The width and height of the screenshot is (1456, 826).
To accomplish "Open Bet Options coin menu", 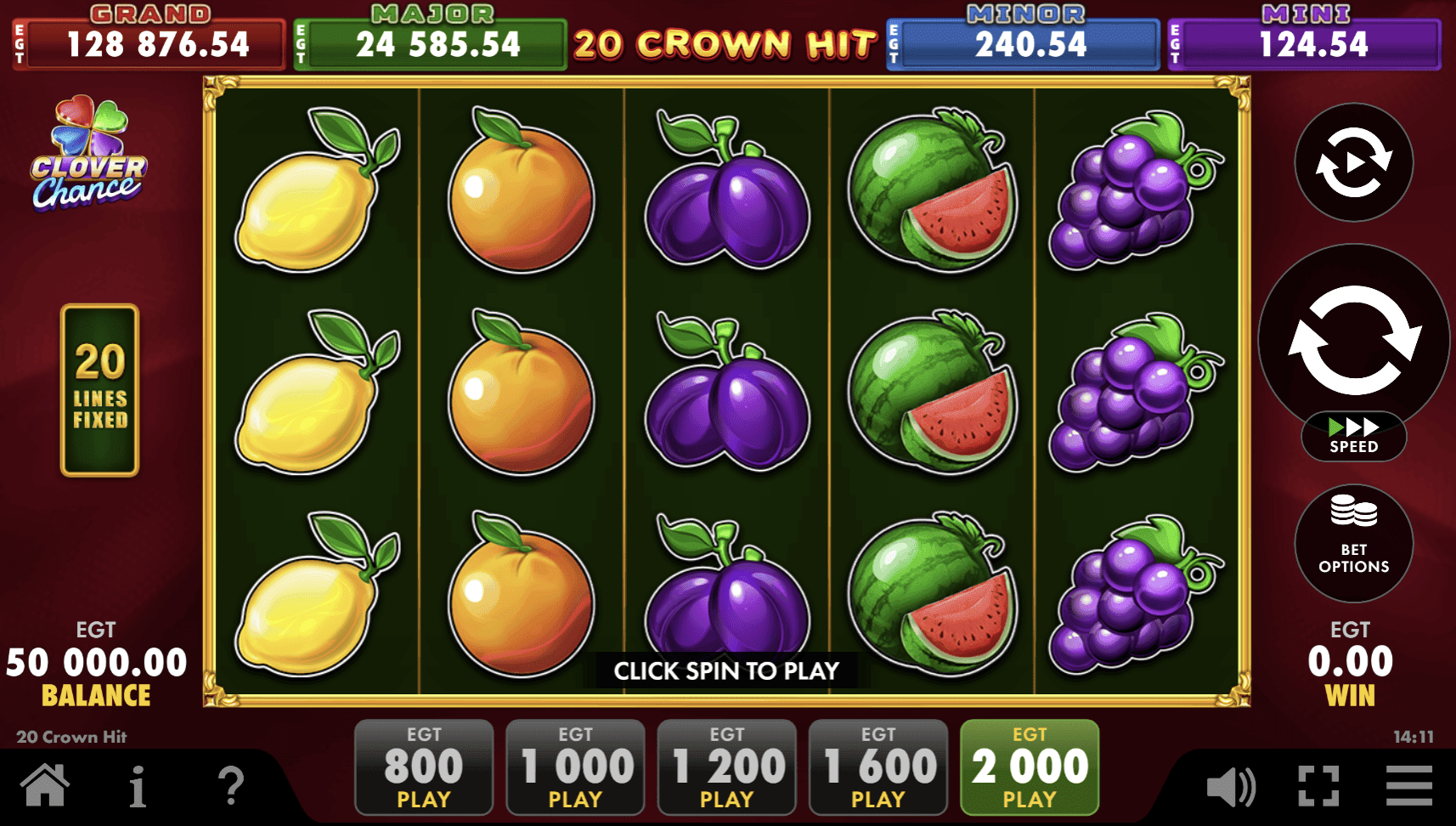I will click(1352, 544).
